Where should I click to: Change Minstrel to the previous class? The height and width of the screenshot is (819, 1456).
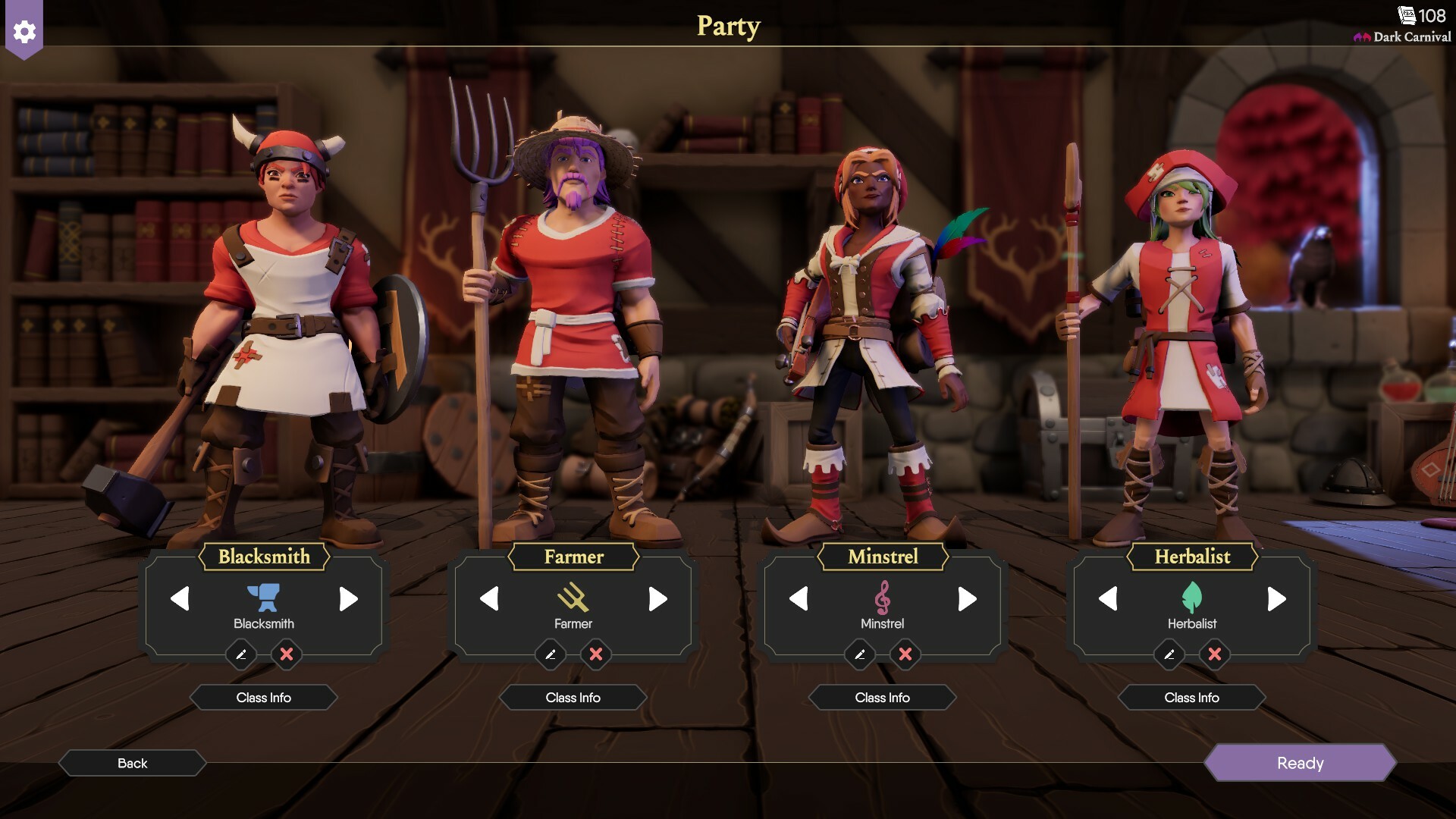point(799,599)
